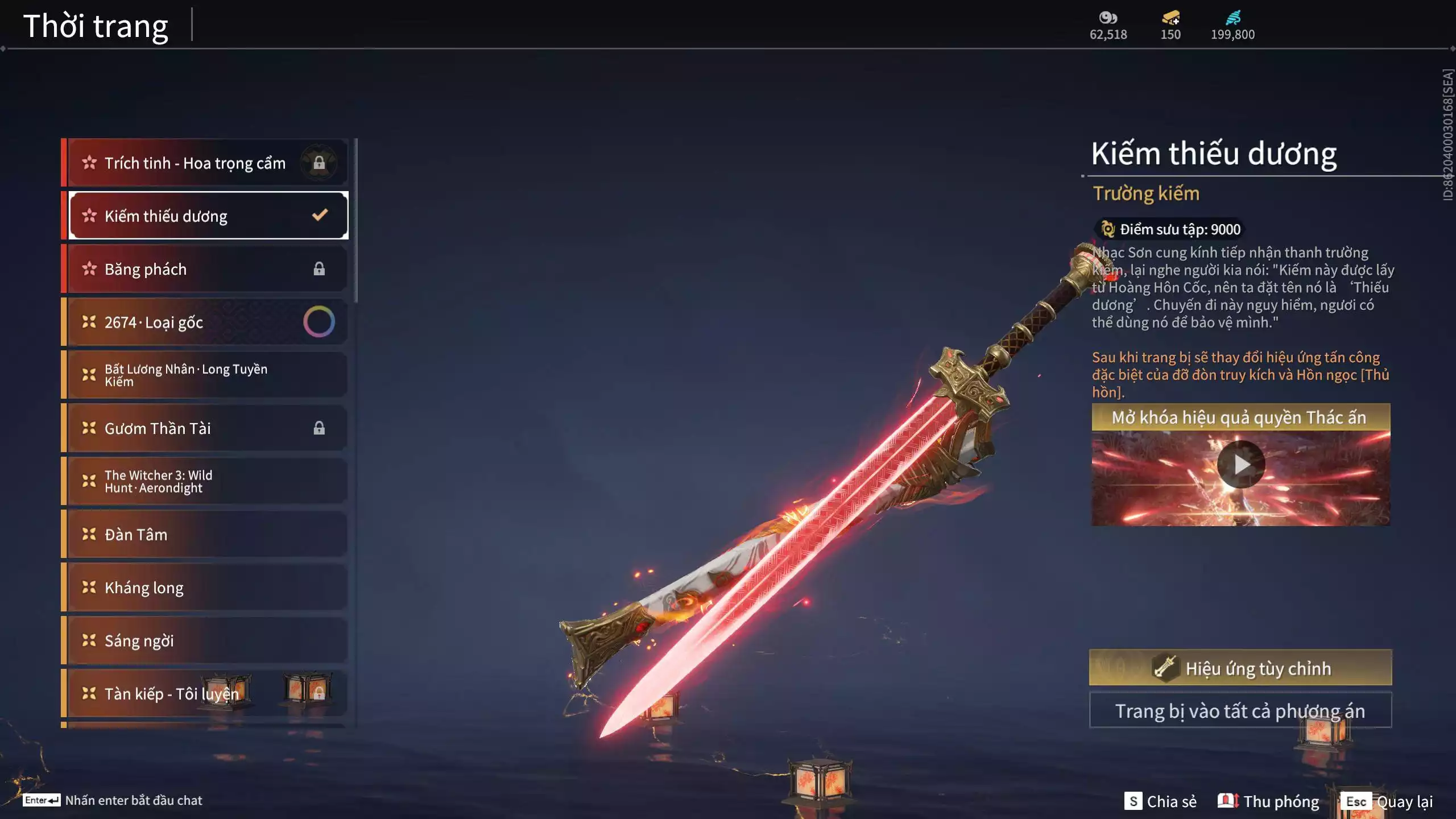Go back with Quay lại

(1387, 801)
